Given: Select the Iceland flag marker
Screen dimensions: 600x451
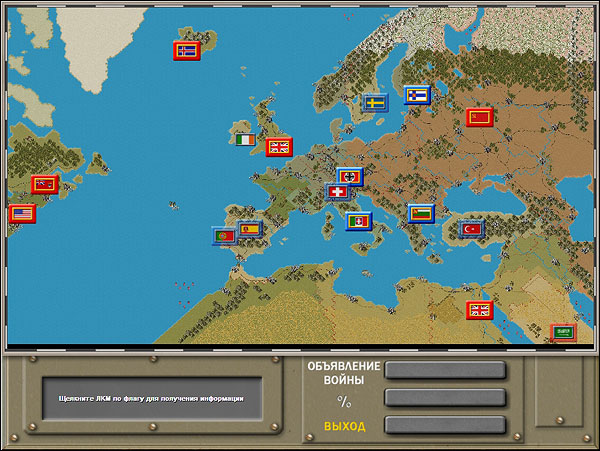Looking at the screenshot, I should (x=187, y=50).
